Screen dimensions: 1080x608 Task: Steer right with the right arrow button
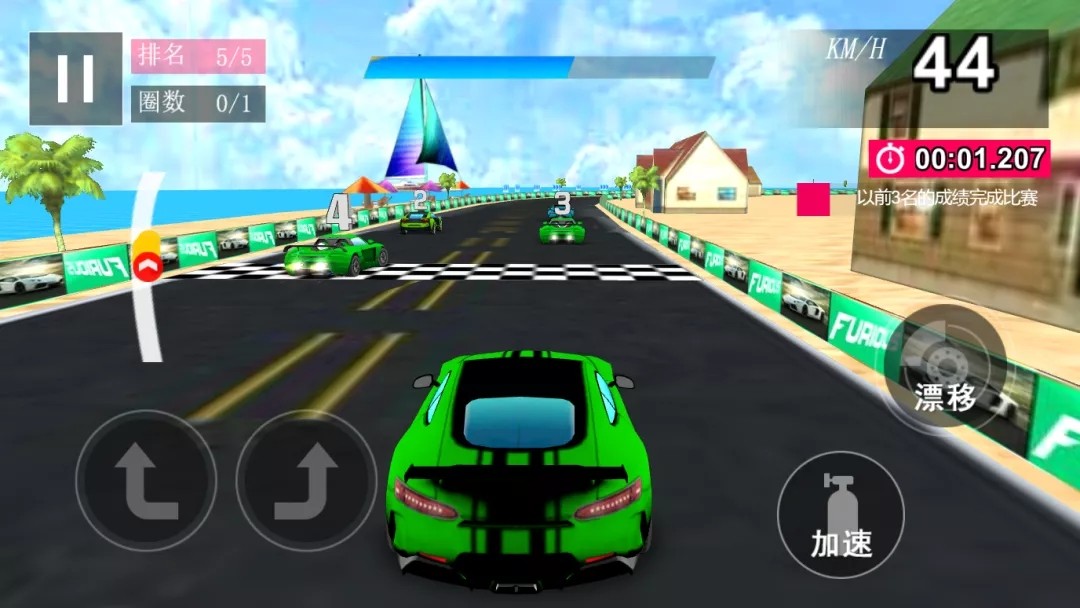coord(306,481)
